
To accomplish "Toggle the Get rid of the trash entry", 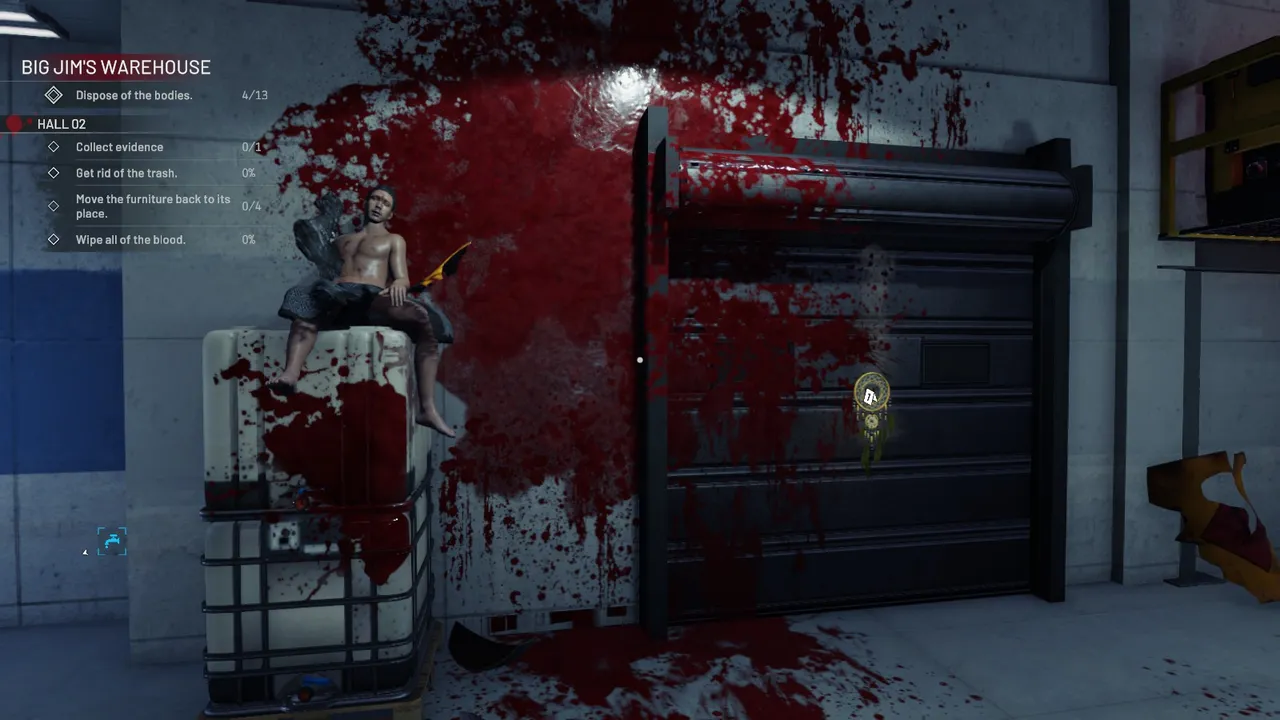I will [x=126, y=173].
